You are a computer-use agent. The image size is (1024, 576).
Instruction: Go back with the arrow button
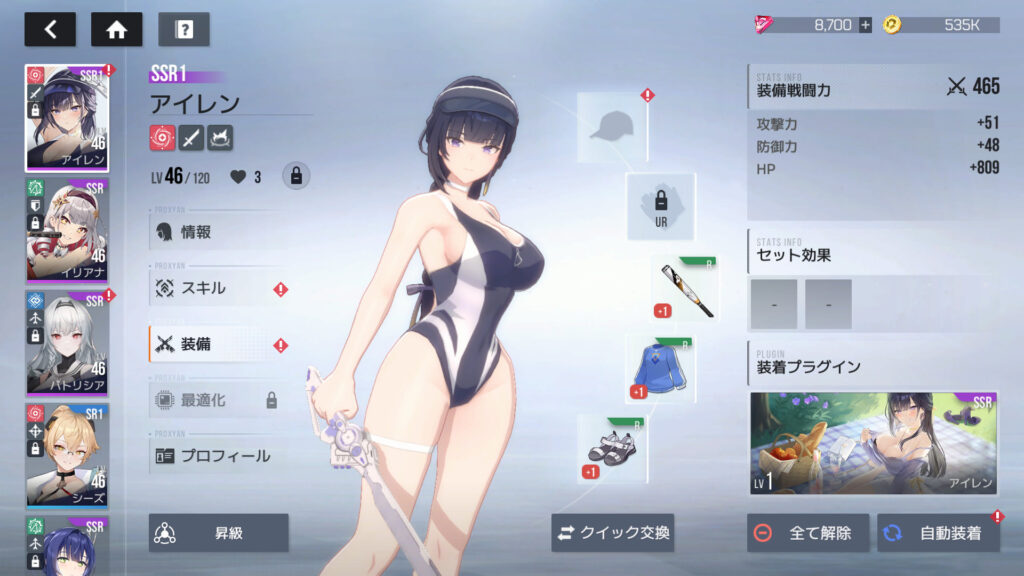coord(50,29)
